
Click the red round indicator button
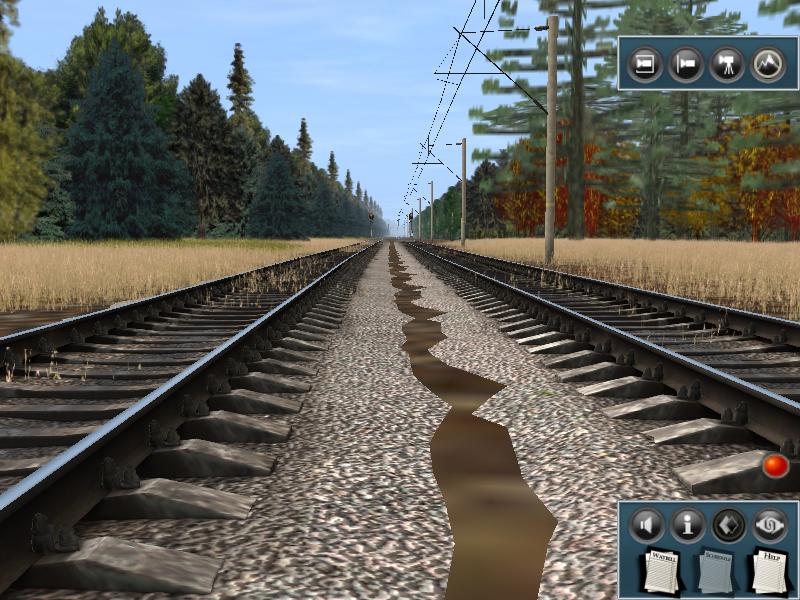(775, 465)
